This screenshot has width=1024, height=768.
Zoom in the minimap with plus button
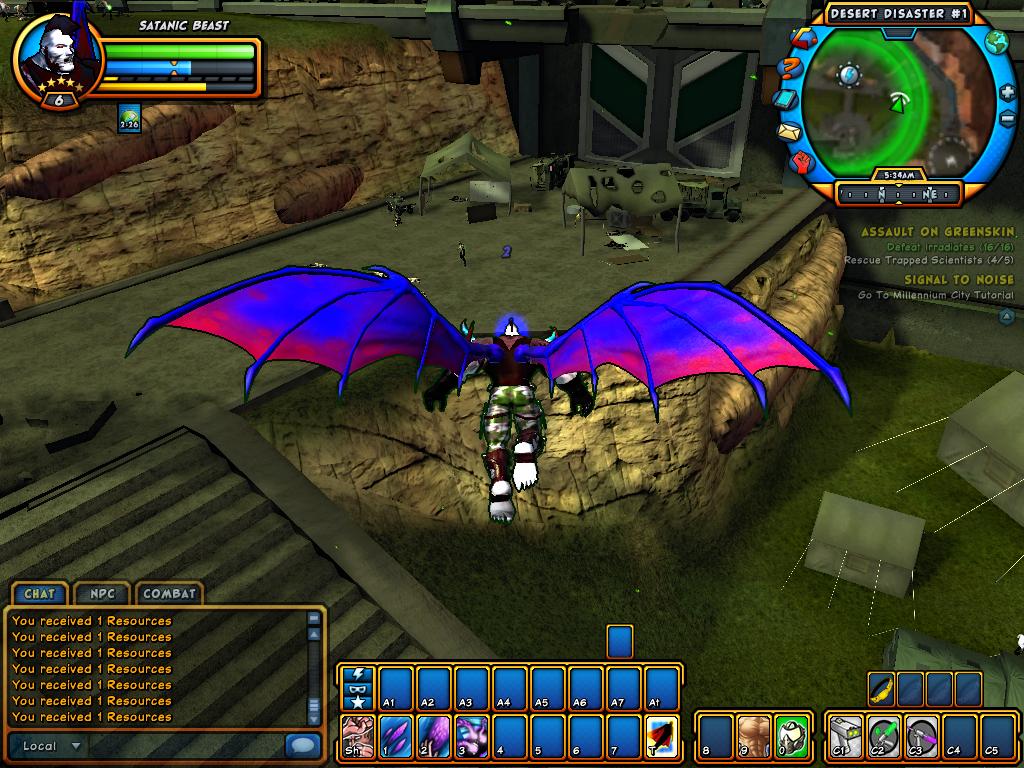(x=1006, y=93)
